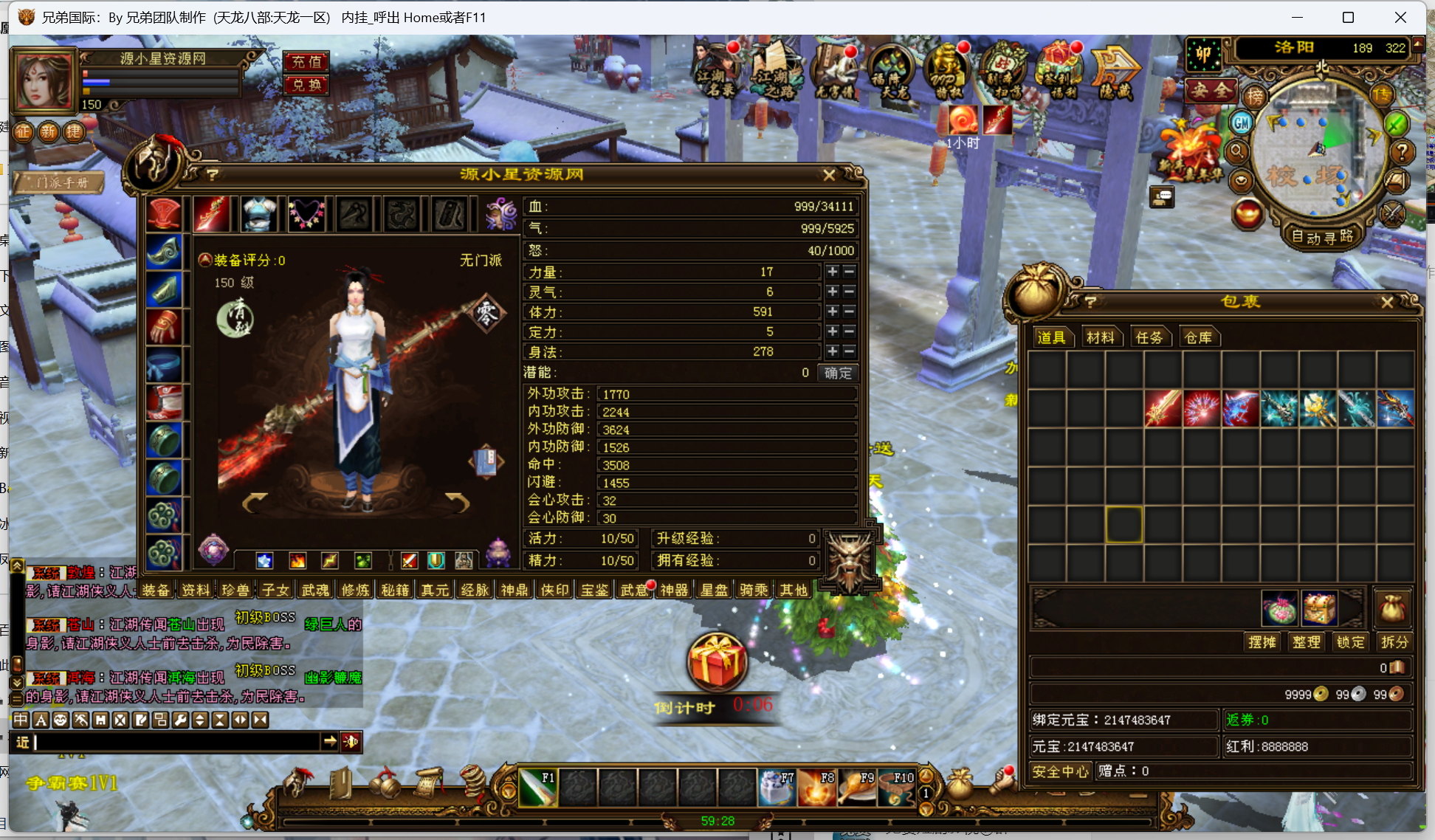Maximize the game window
The width and height of the screenshot is (1435, 840).
pyautogui.click(x=1348, y=18)
